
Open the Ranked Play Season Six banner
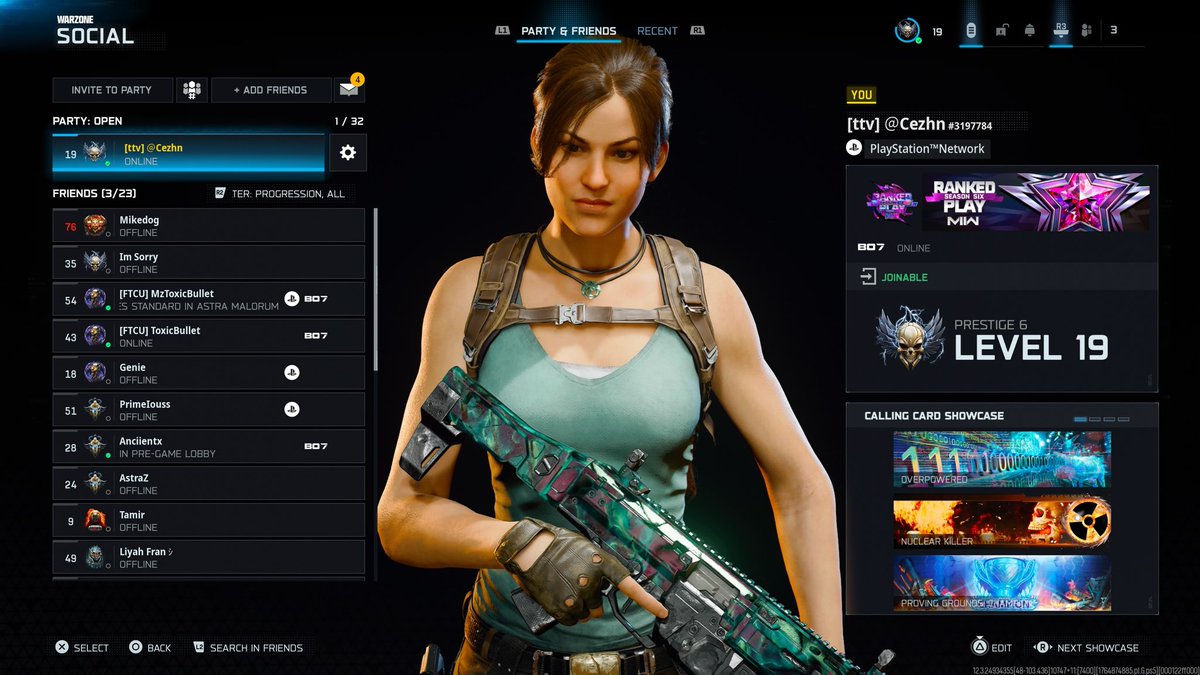point(1001,202)
